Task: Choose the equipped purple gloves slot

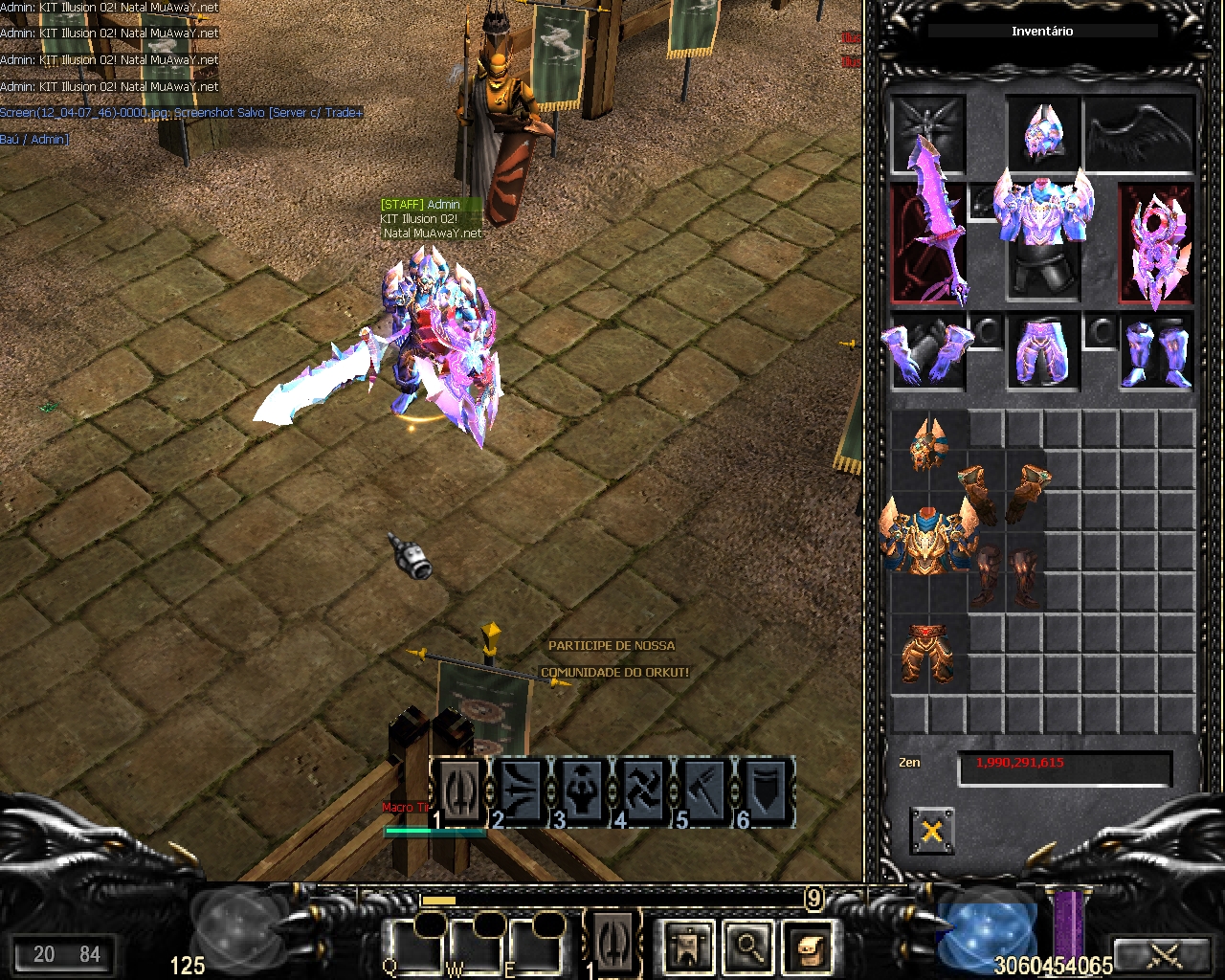Action: (x=927, y=351)
